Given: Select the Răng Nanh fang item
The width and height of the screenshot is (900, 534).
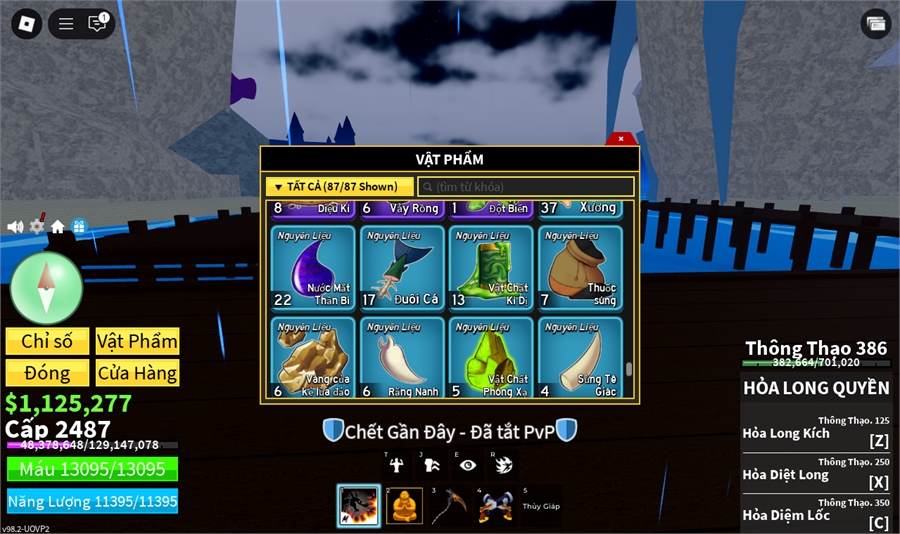Looking at the screenshot, I should coord(402,357).
